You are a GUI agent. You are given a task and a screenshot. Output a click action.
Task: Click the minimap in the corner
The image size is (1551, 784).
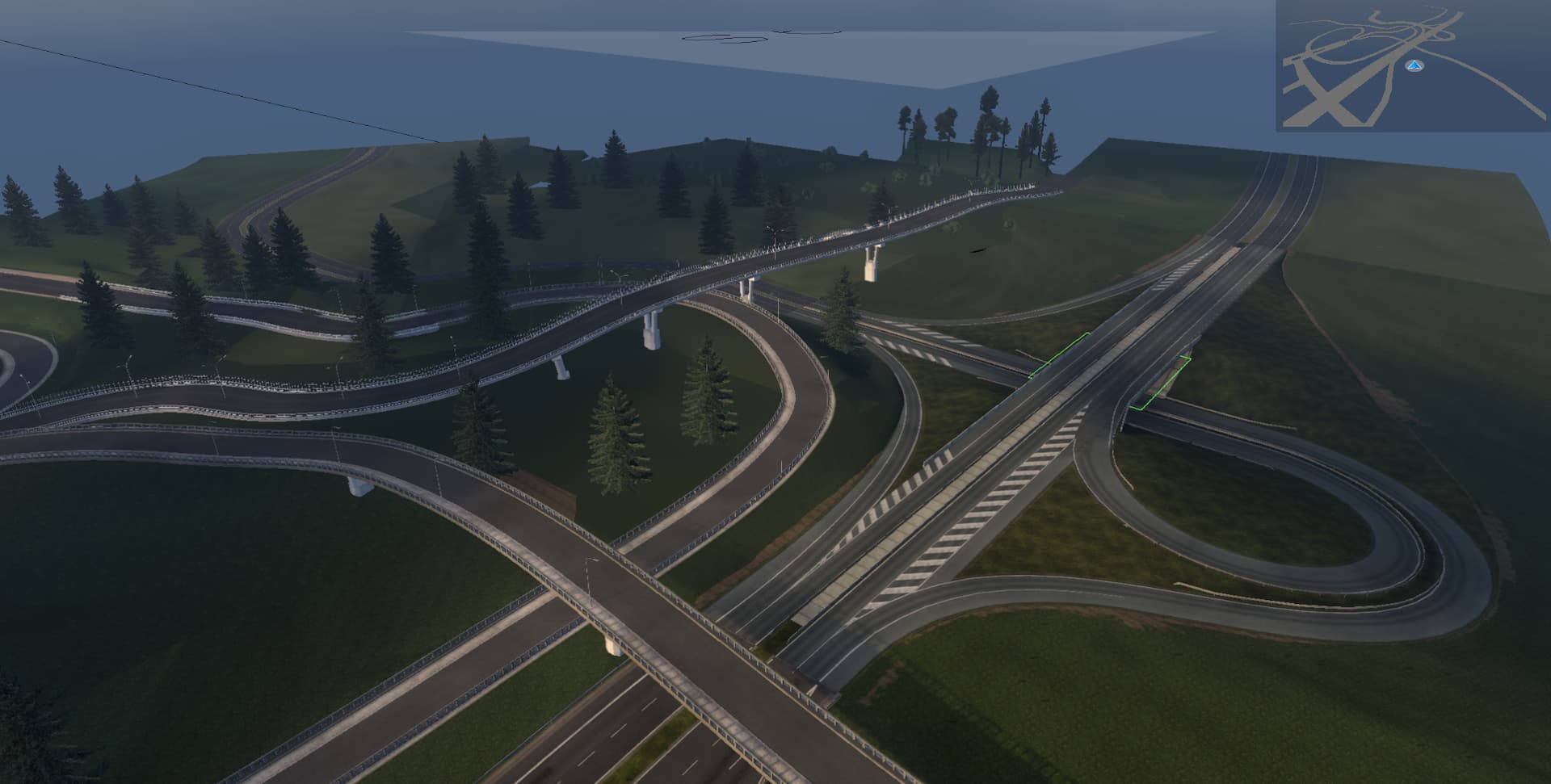(1412, 65)
